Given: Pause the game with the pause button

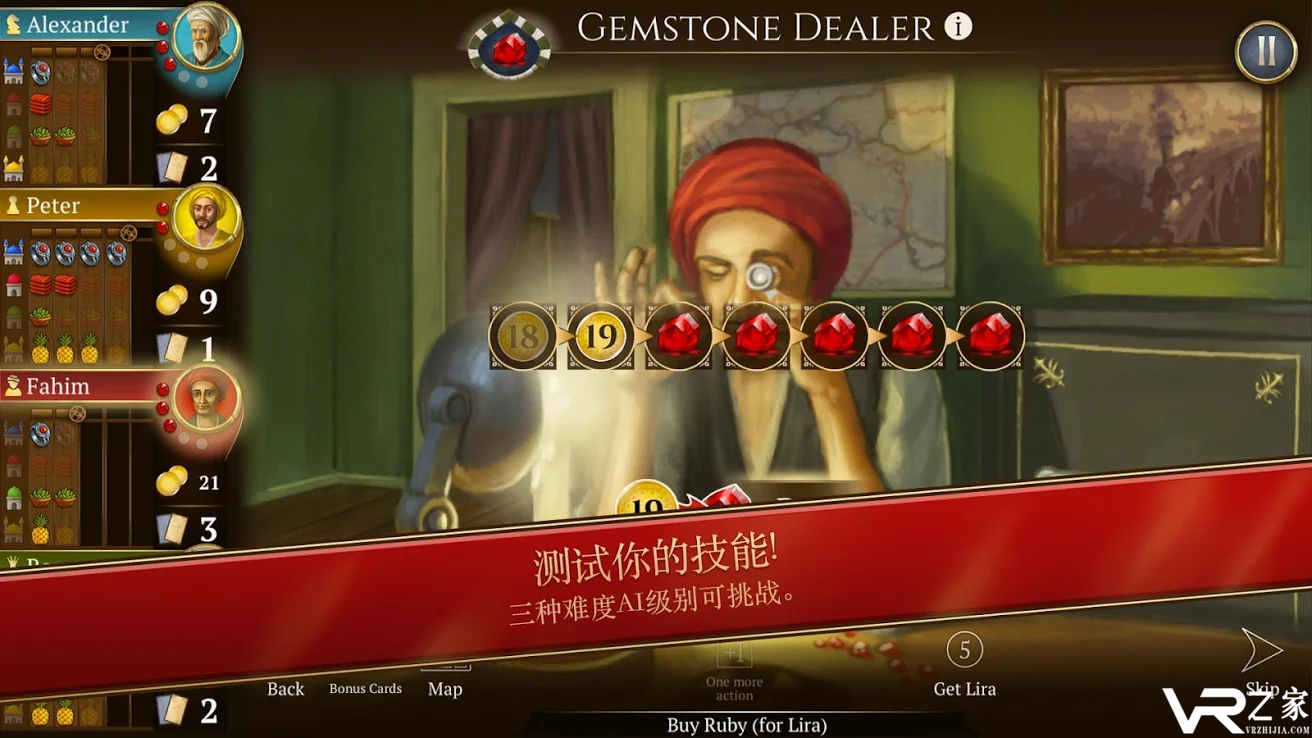Looking at the screenshot, I should [1265, 51].
